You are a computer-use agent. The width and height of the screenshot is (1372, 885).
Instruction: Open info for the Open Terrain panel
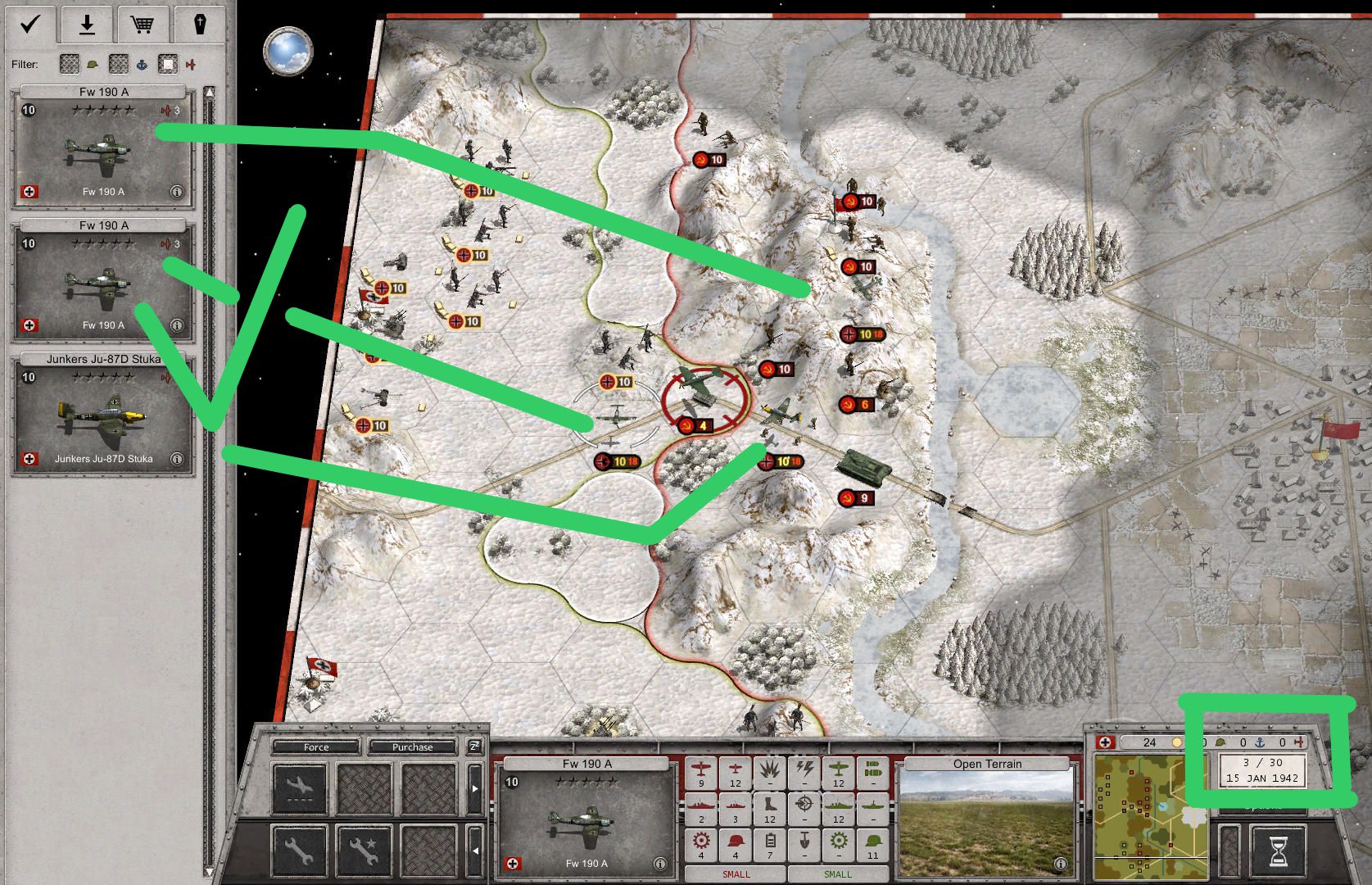(1060, 864)
